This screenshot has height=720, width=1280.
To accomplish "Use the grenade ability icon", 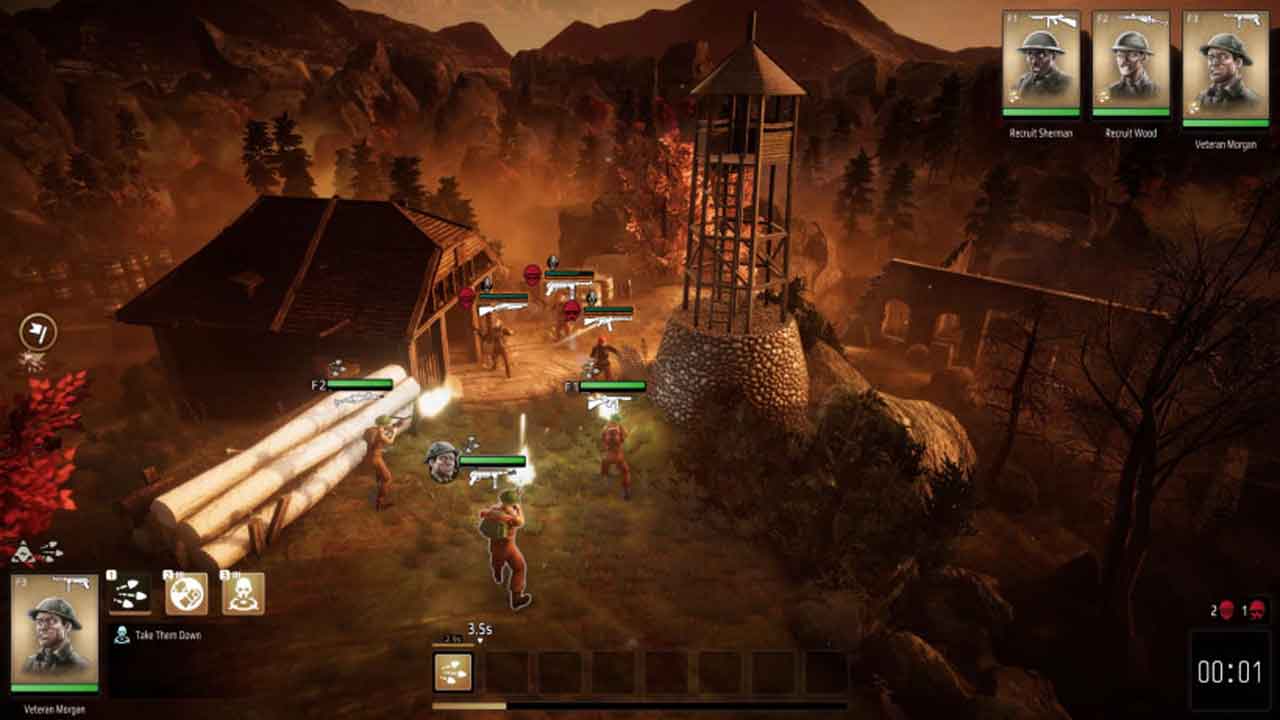I will [186, 593].
